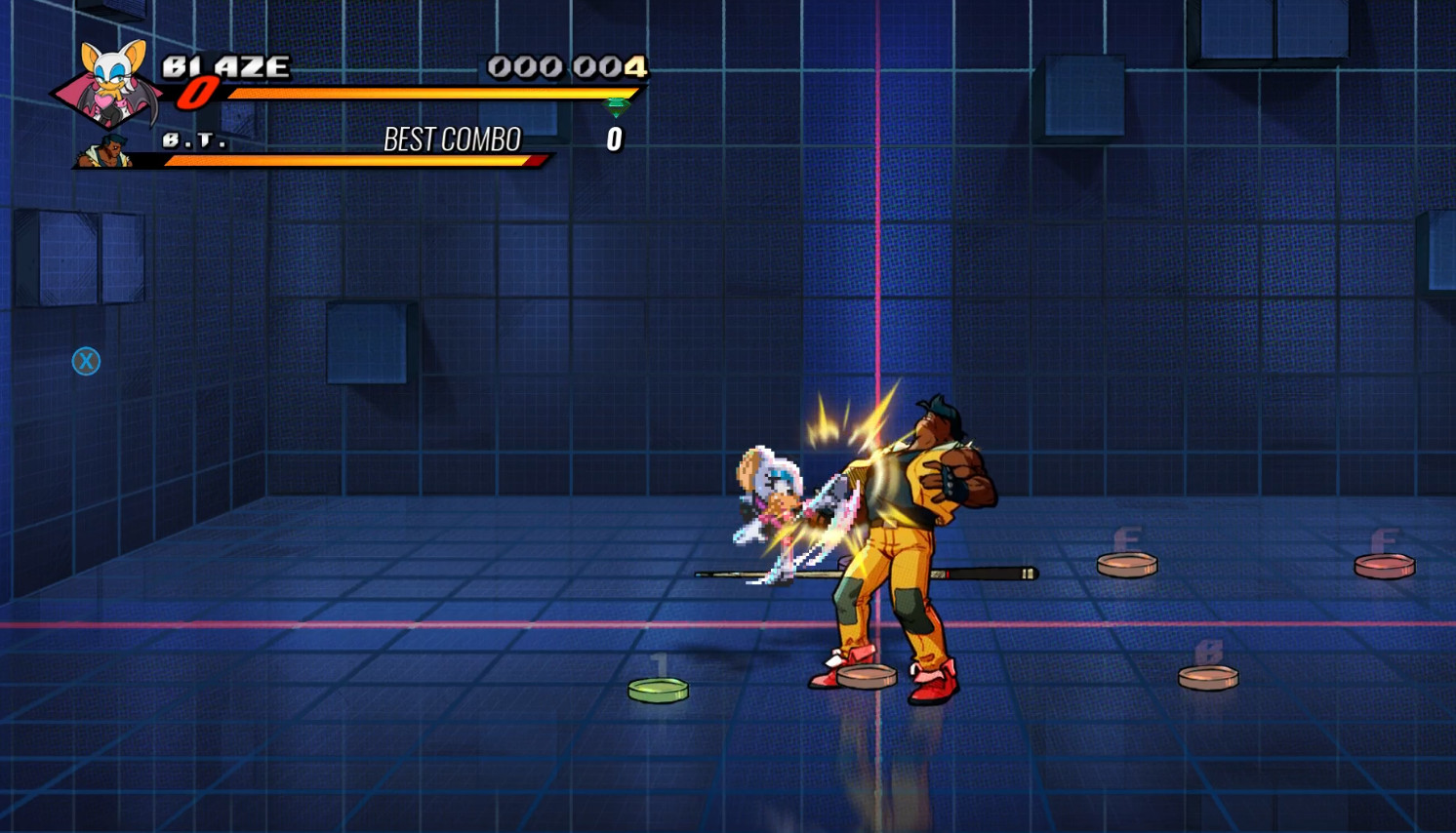Select the B.T. name label
Viewport: 1456px width, 833px height.
click(x=193, y=139)
